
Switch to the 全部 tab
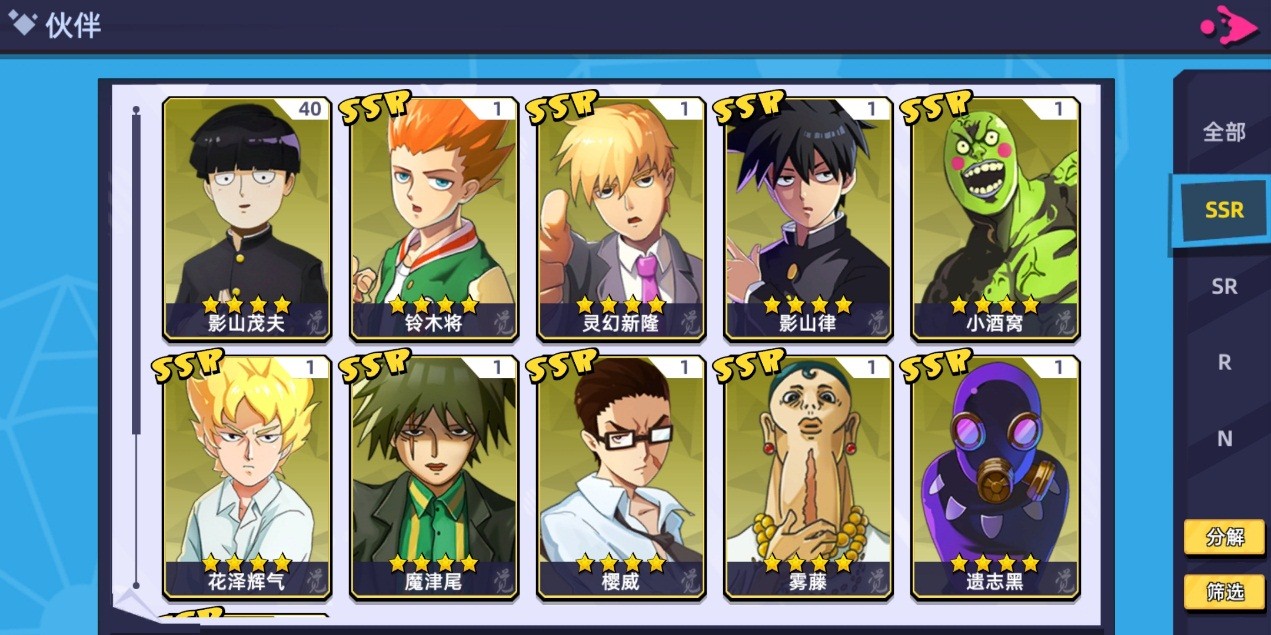(1224, 132)
